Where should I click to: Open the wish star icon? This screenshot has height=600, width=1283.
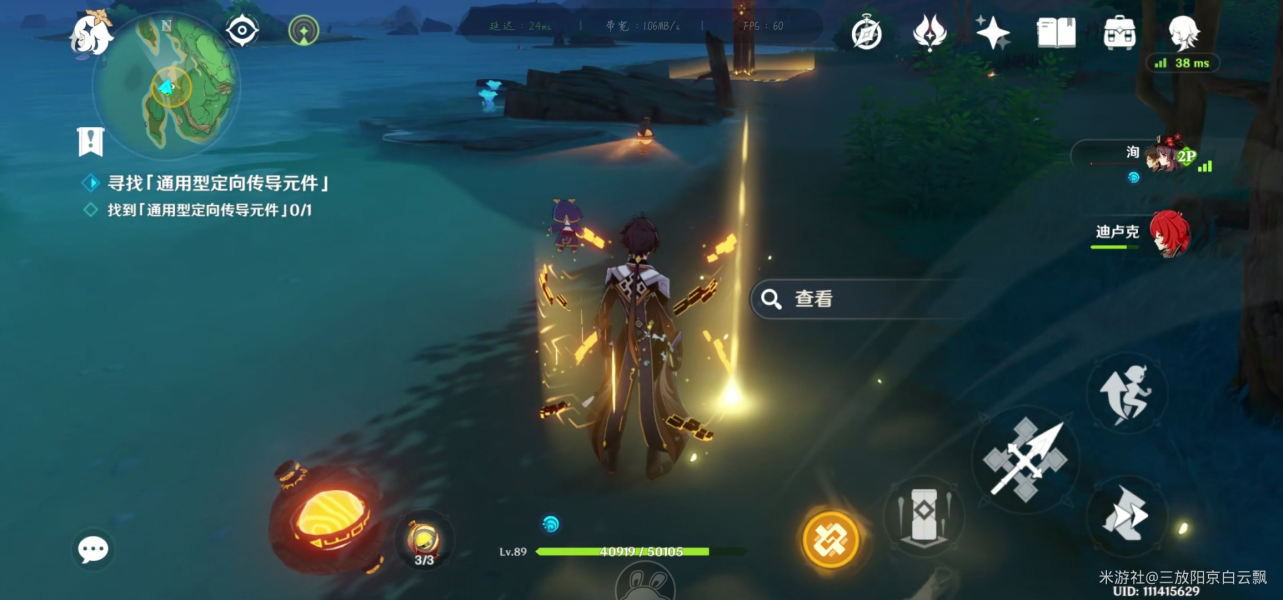[x=992, y=33]
